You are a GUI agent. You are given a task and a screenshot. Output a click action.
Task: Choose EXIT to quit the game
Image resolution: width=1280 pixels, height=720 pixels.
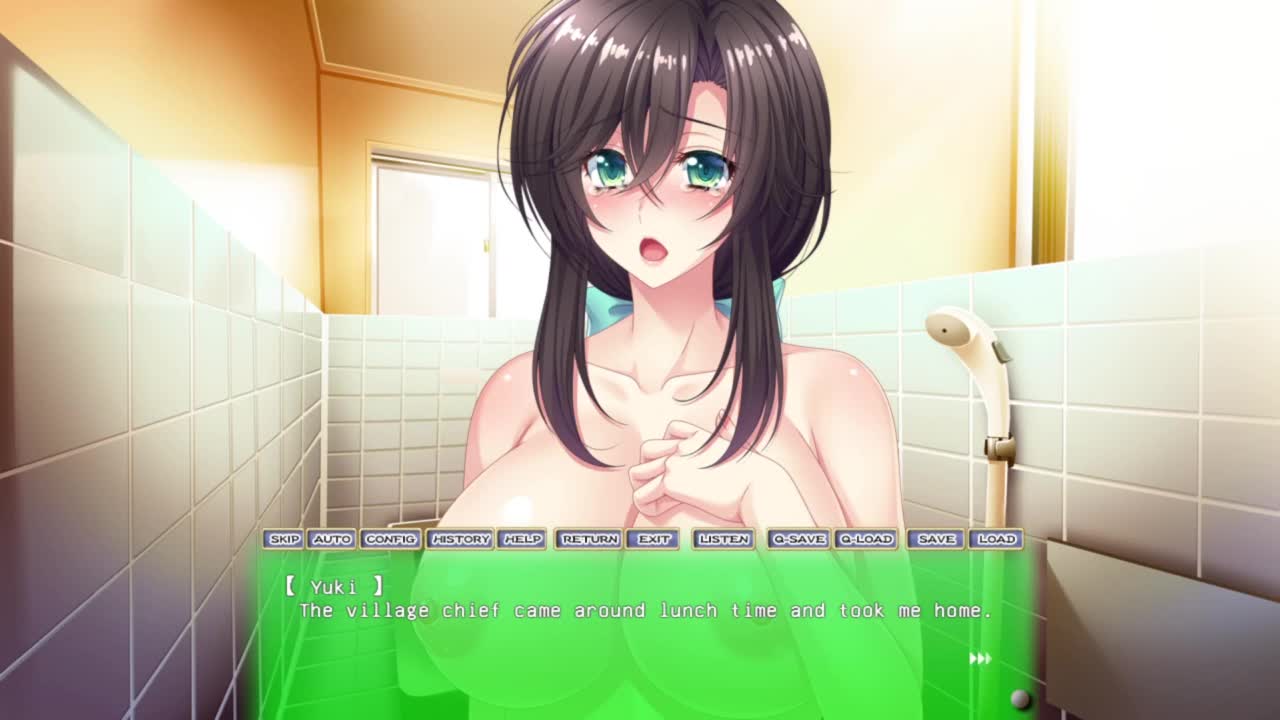point(653,539)
